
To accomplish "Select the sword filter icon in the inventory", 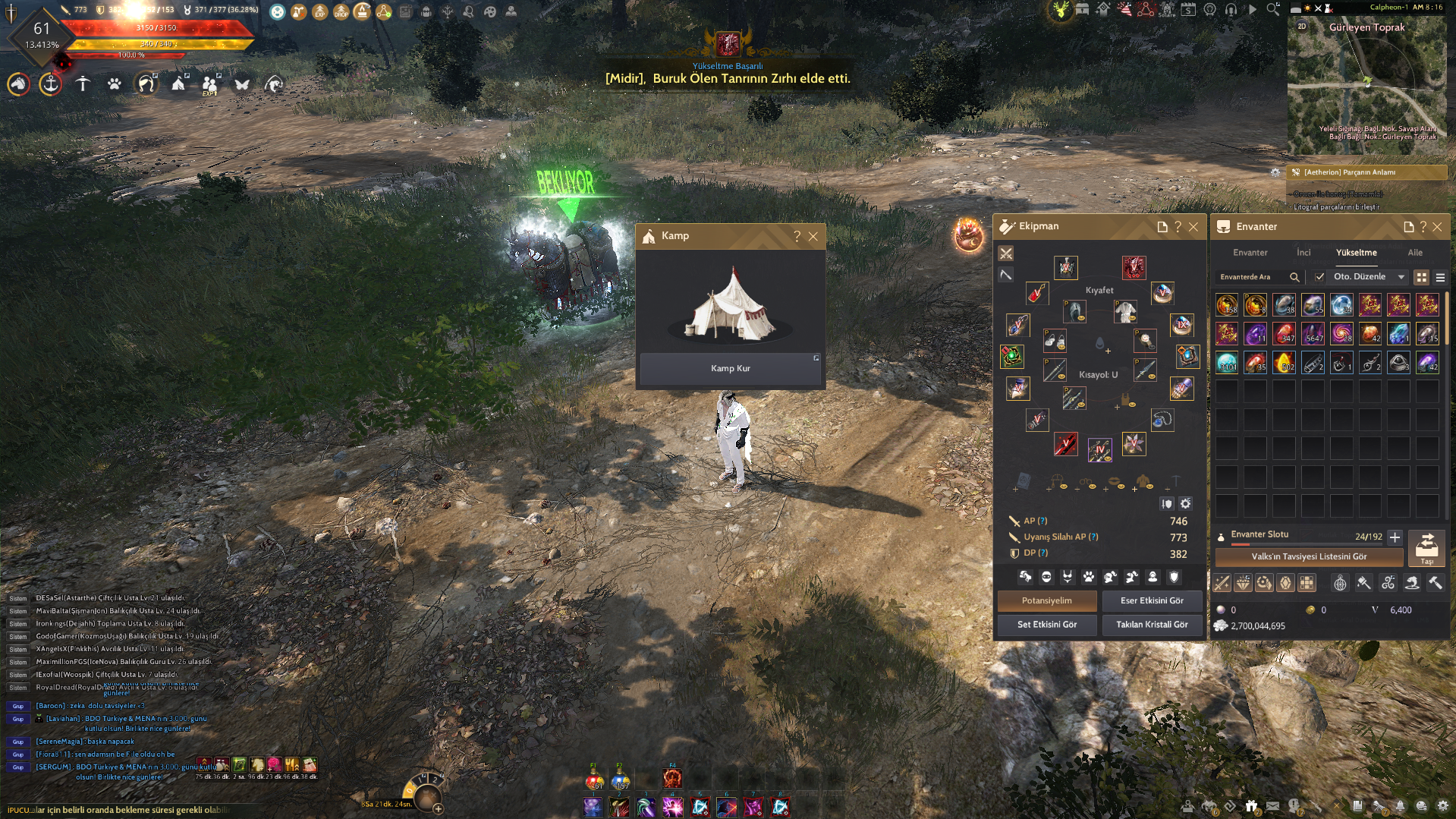I will [x=1222, y=582].
